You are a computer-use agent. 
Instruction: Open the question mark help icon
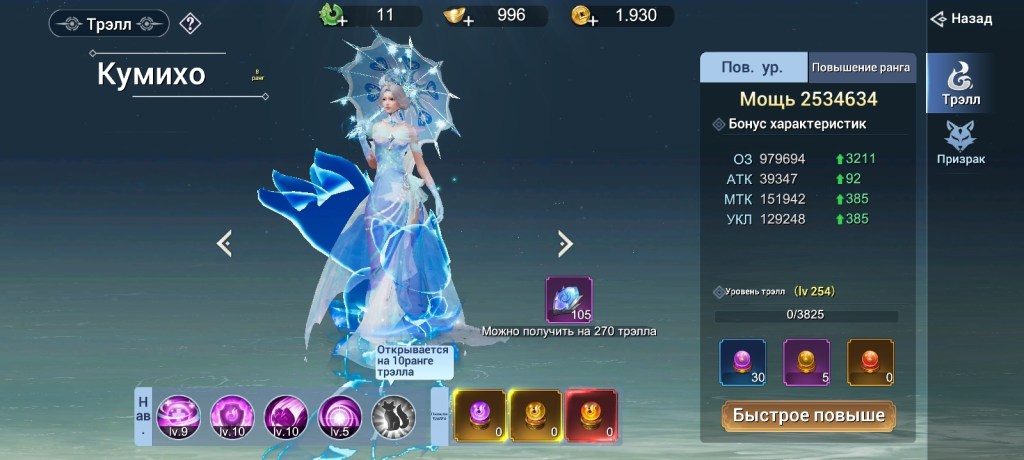click(190, 24)
